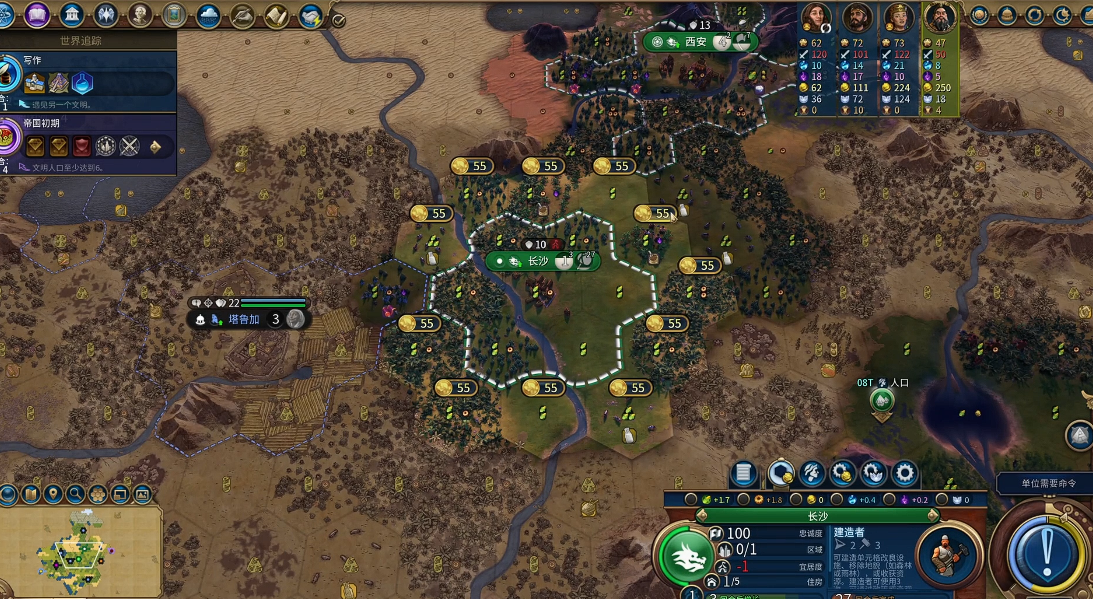The image size is (1093, 599).
Task: Open the Government building icon
Action: click(x=71, y=14)
